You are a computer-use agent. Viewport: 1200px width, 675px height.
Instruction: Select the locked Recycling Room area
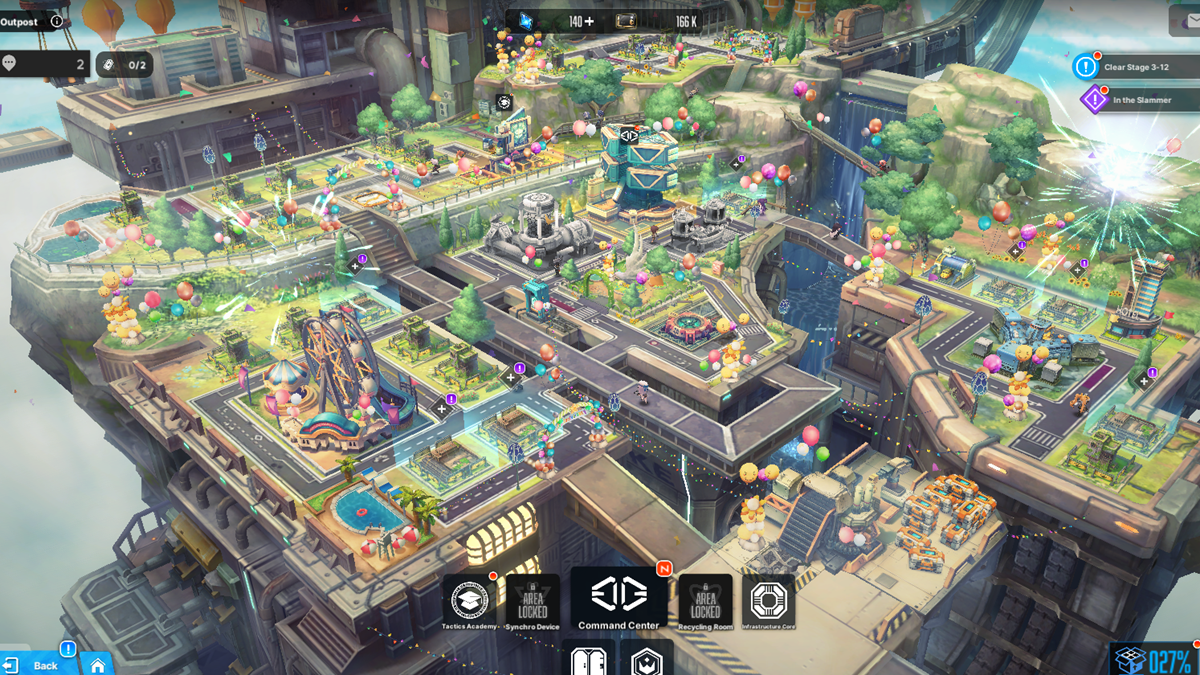(x=705, y=601)
